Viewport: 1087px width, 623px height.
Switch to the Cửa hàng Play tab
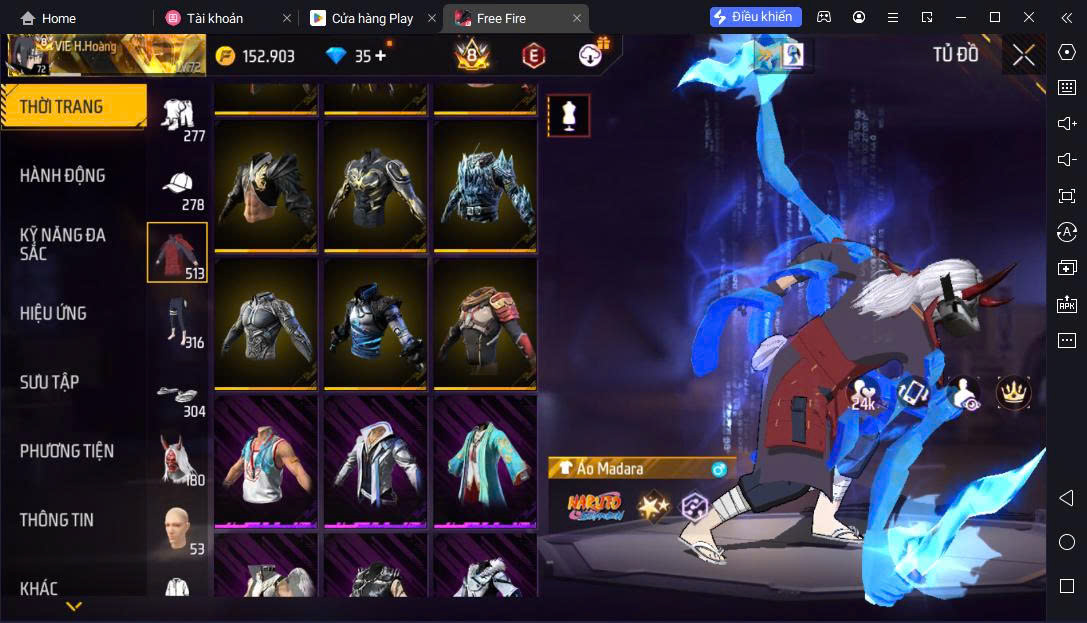(x=372, y=18)
